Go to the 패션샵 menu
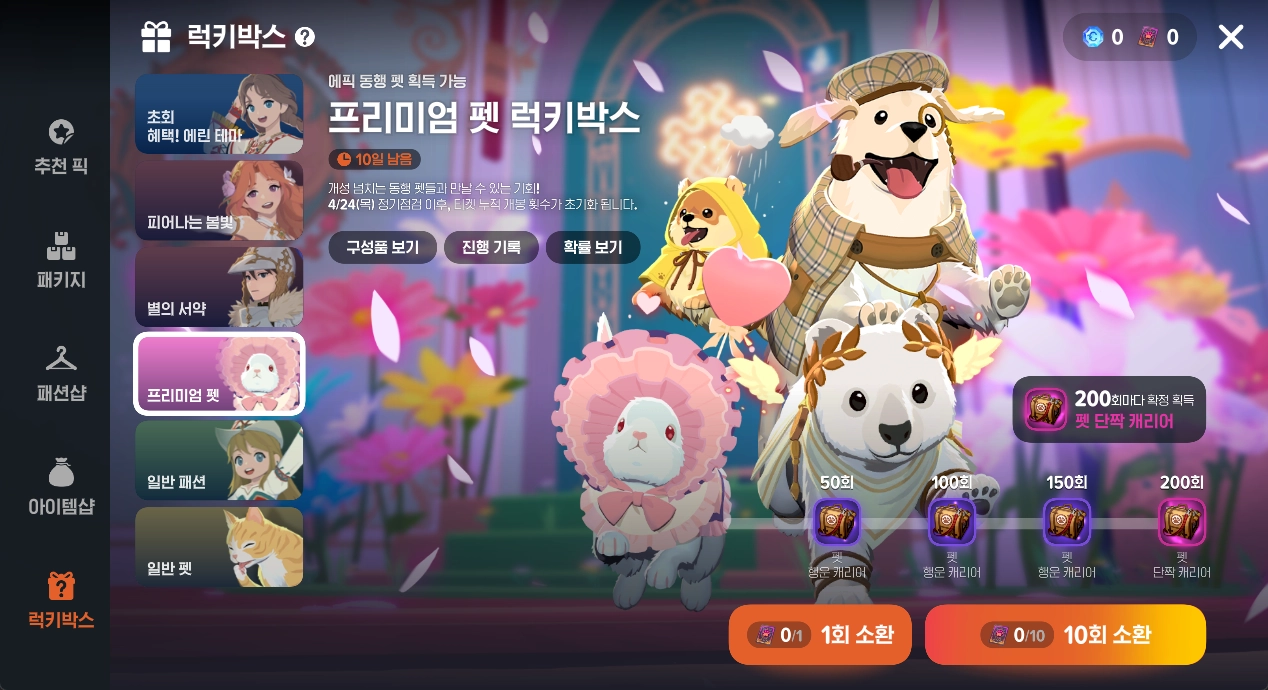The width and height of the screenshot is (1268, 690). tap(61, 373)
